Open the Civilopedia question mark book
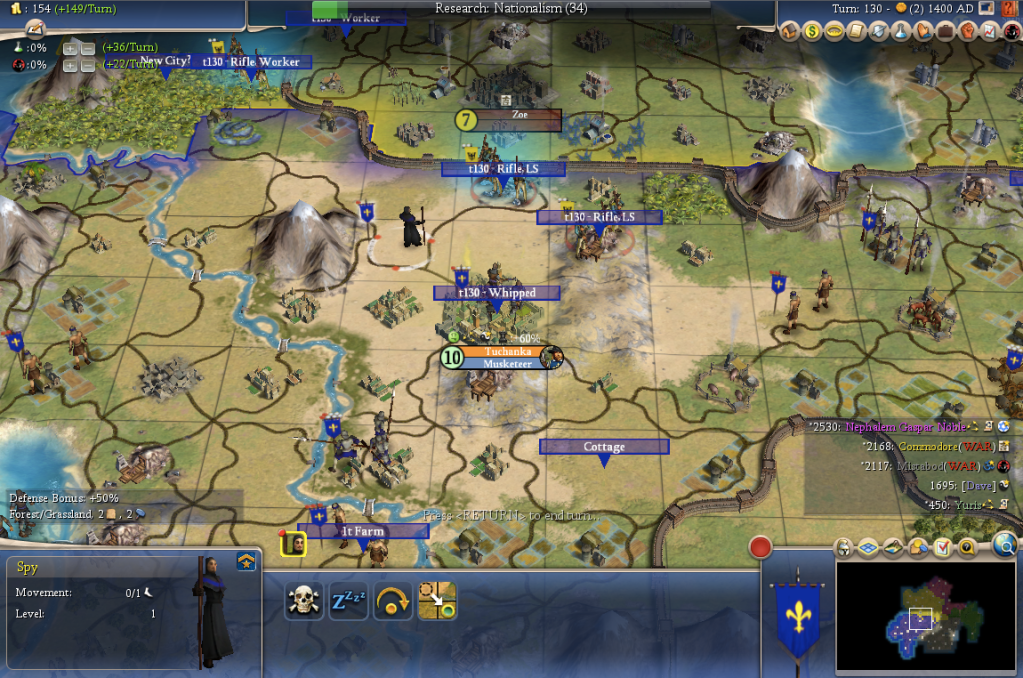Viewport: 1023px width, 678px height. pos(968,547)
